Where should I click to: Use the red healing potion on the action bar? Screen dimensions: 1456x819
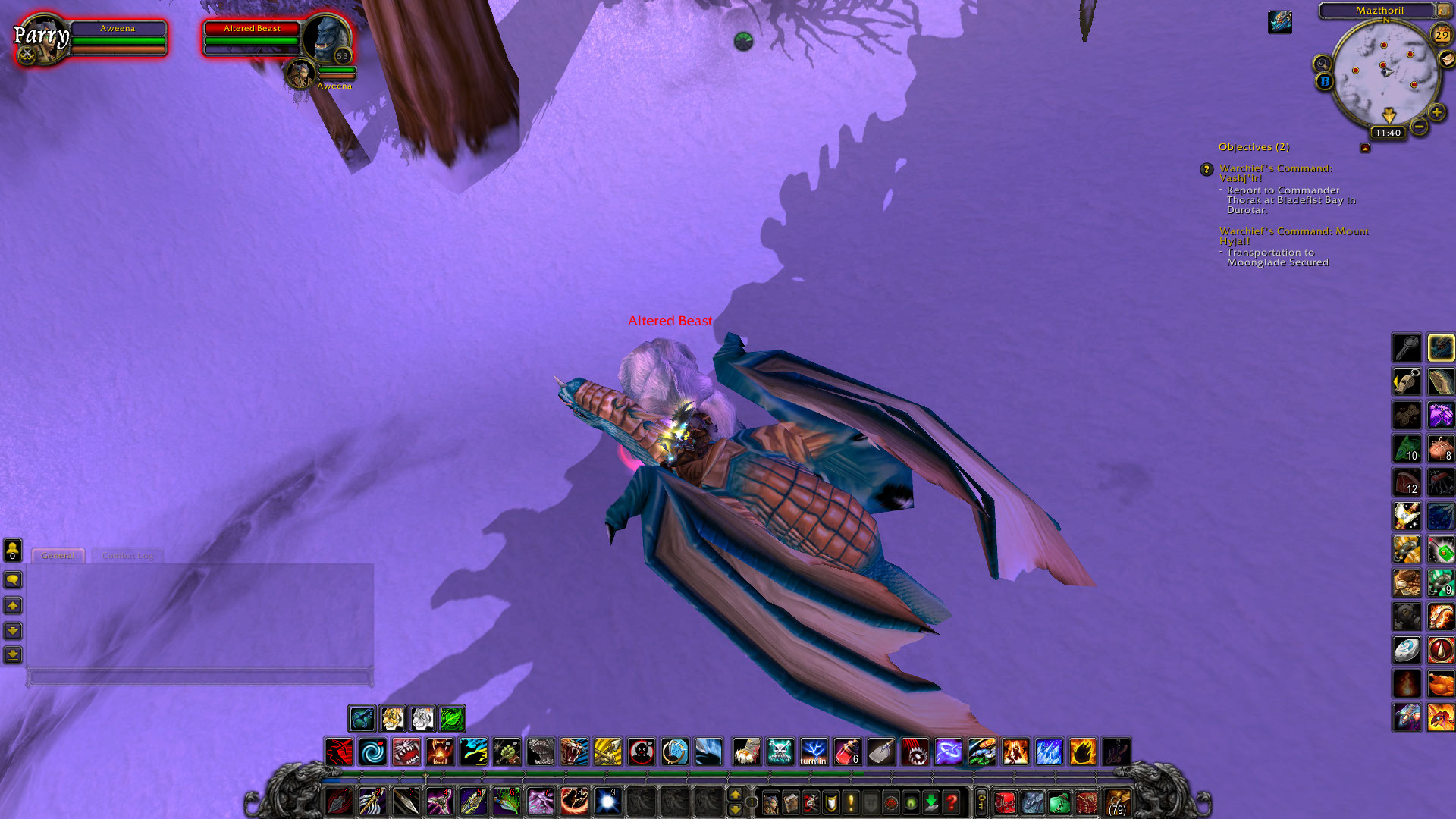848,752
